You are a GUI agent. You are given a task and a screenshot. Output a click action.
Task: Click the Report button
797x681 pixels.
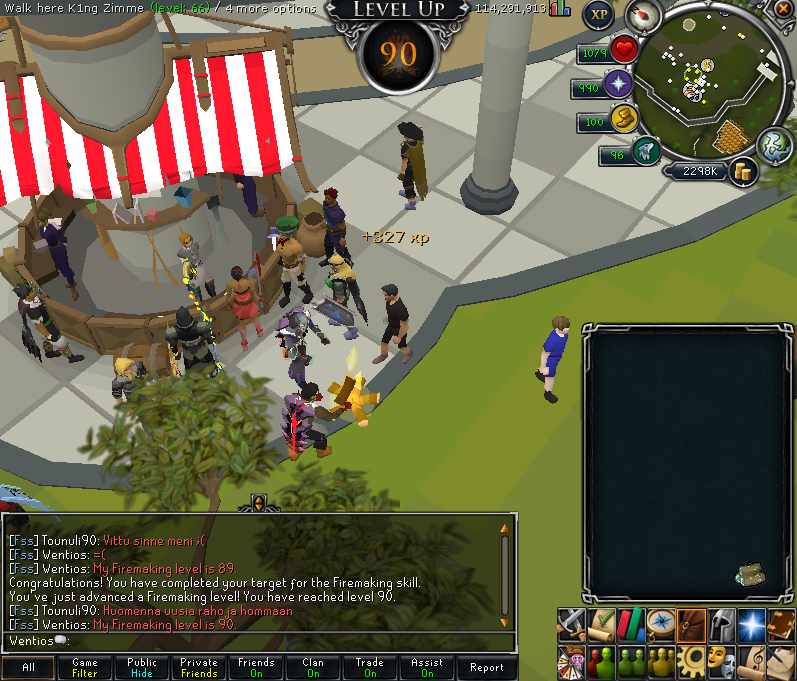point(487,668)
